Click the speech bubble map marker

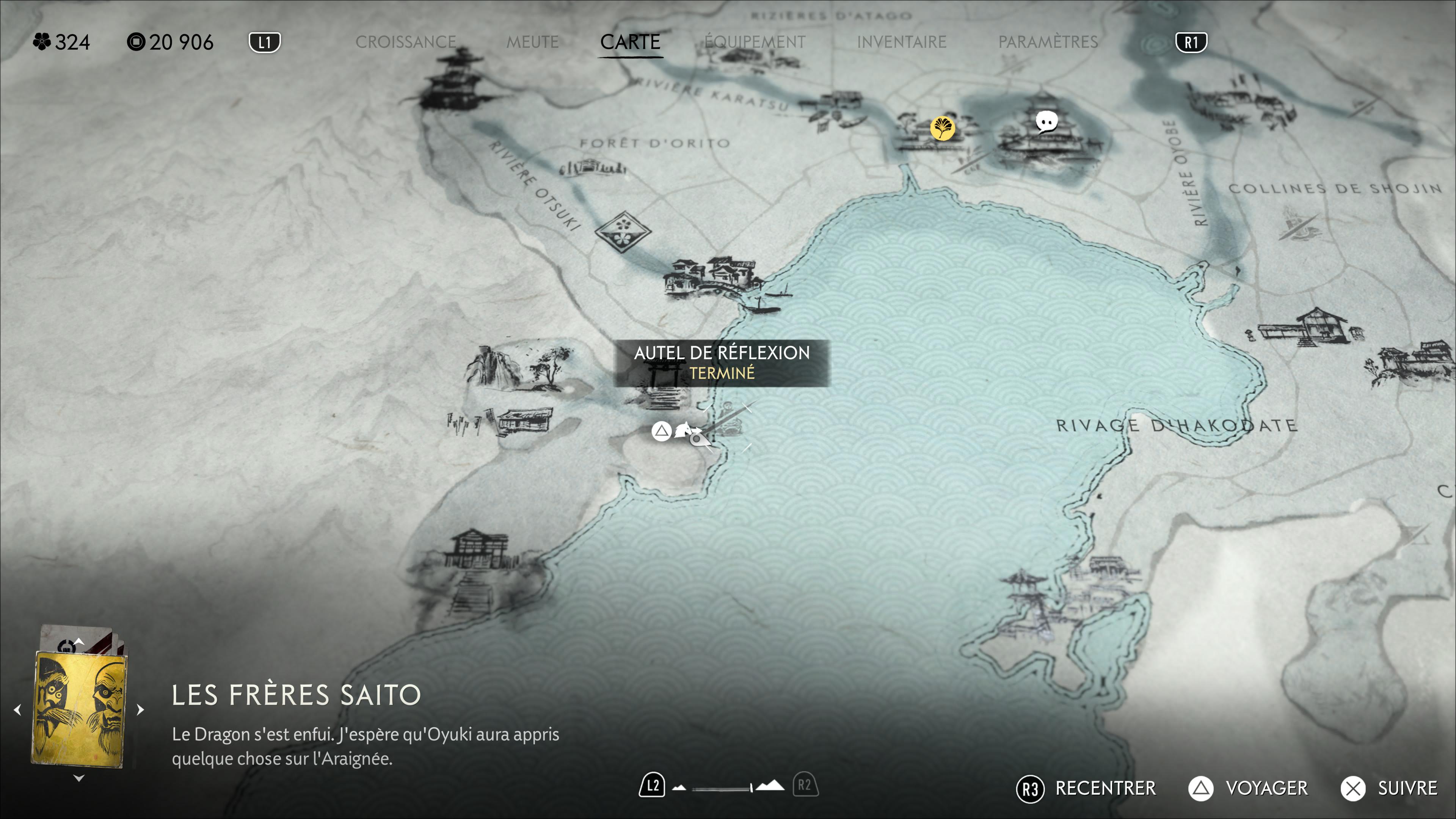1046,121
